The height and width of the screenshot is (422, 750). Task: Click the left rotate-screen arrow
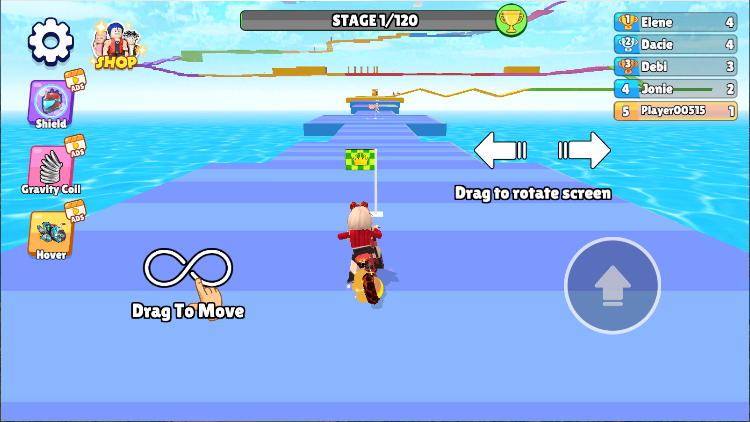(x=500, y=151)
